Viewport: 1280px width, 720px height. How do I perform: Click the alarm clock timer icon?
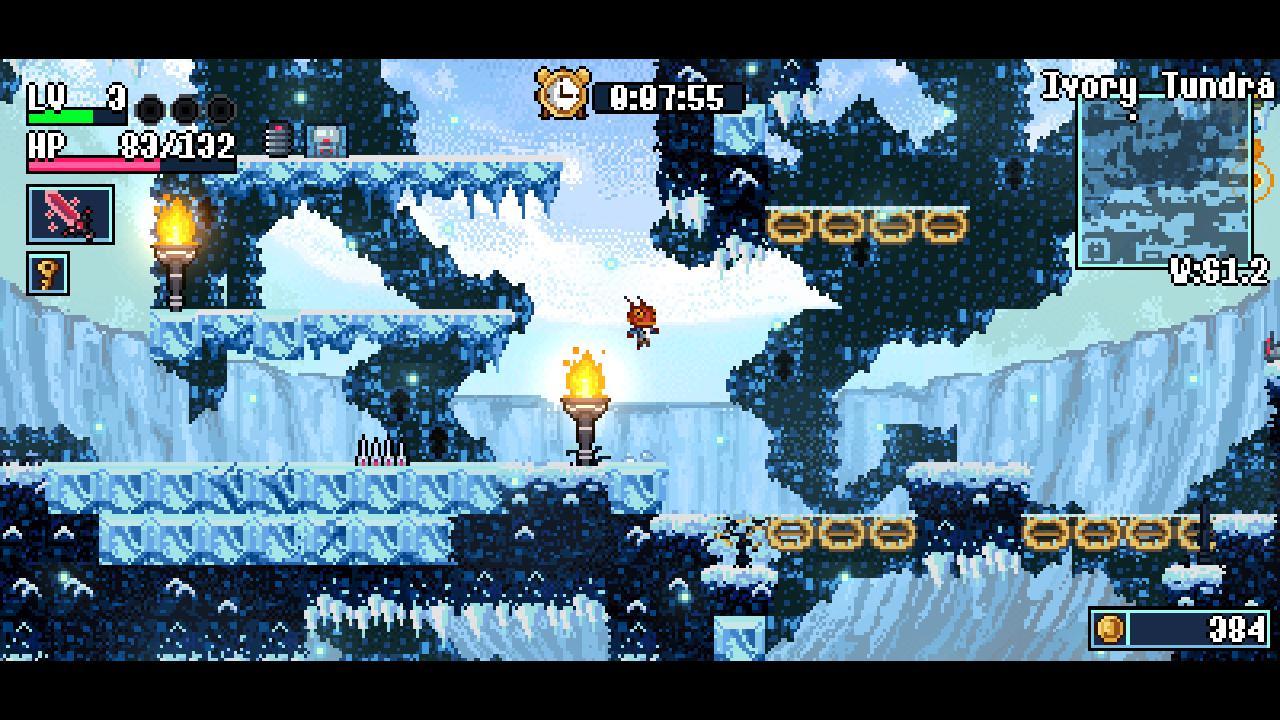[x=564, y=94]
